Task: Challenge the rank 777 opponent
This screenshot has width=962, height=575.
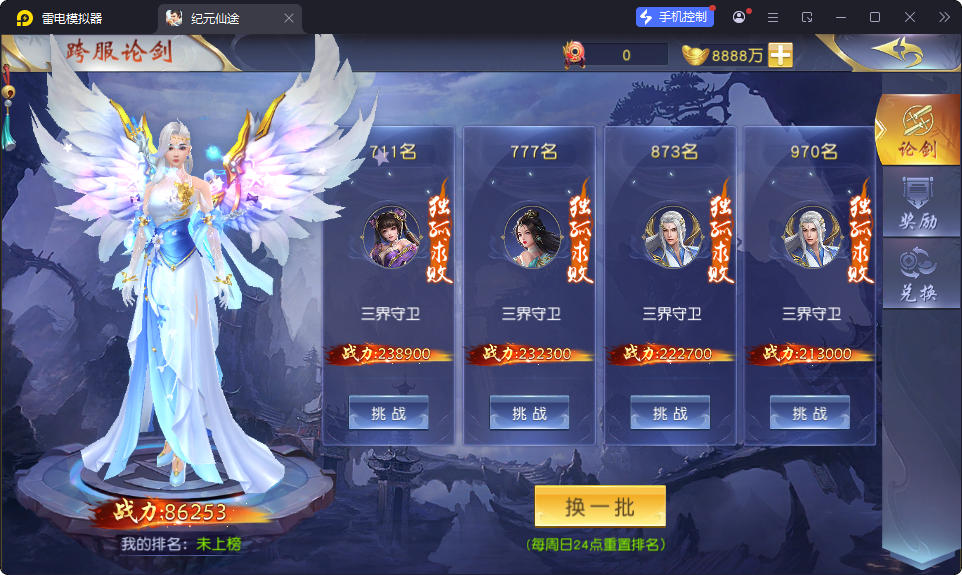Action: (529, 413)
